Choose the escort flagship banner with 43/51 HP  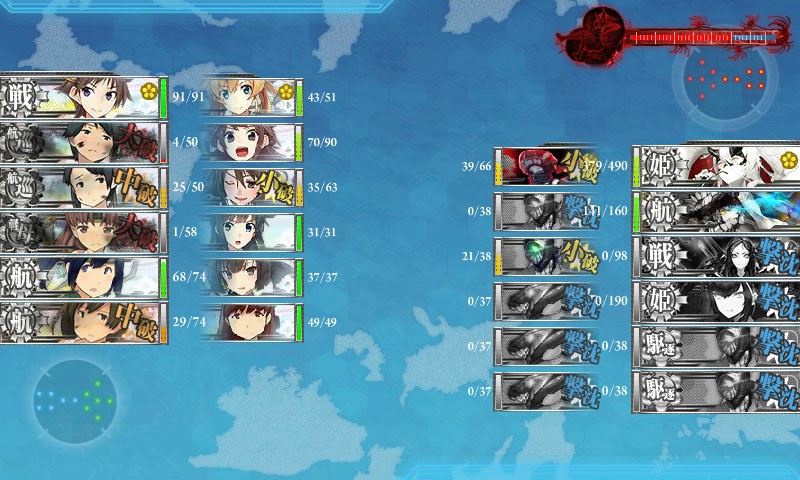point(251,98)
